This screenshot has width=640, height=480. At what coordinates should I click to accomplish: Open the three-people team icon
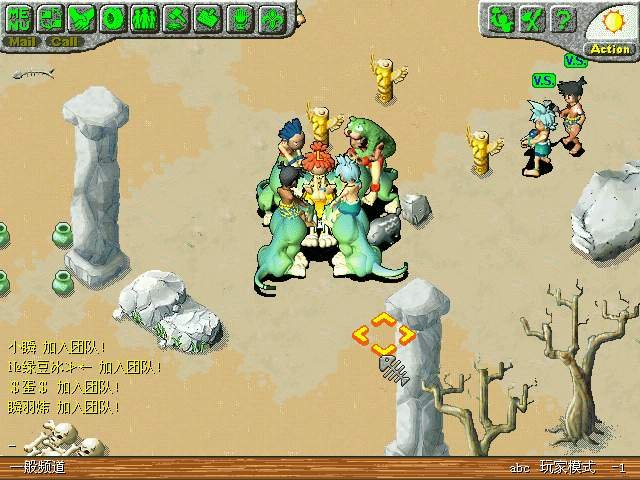[x=145, y=18]
